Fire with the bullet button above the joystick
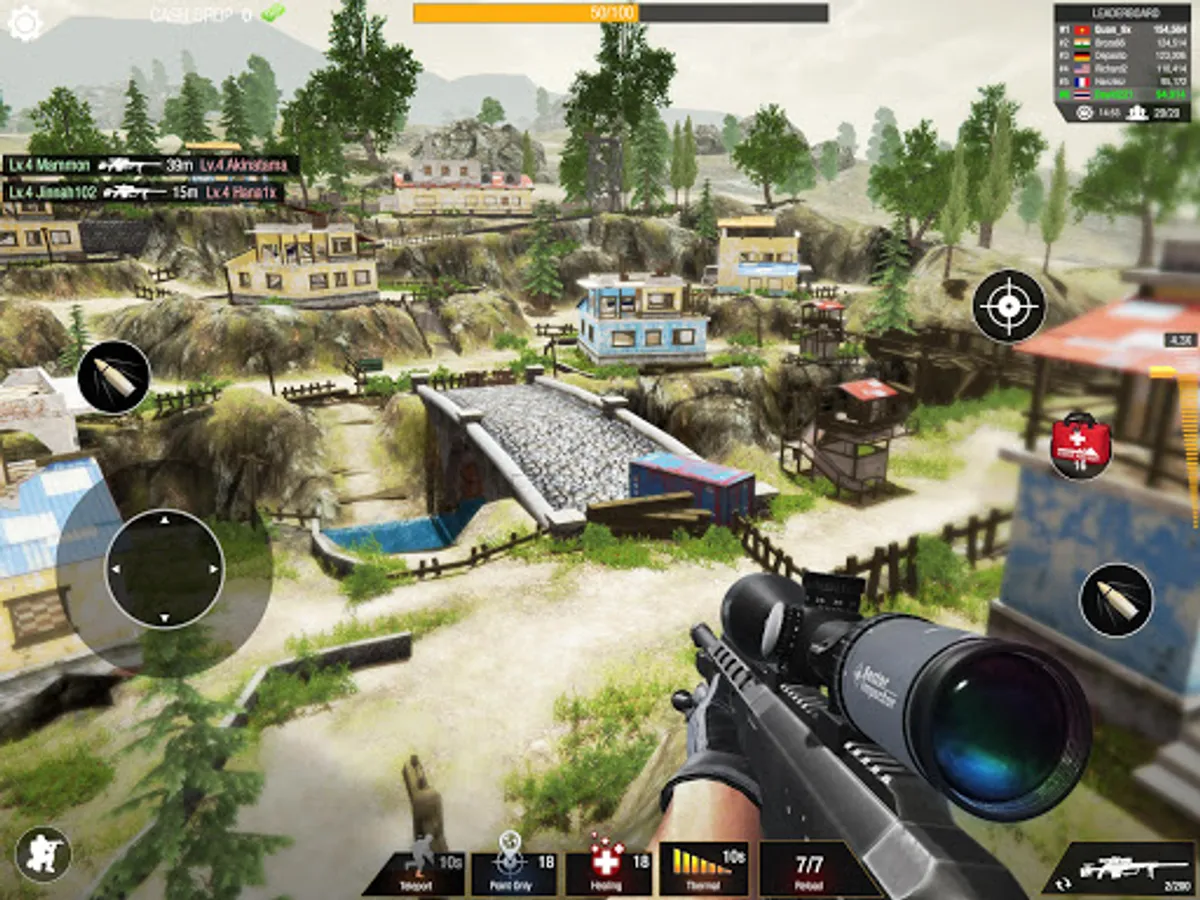The height and width of the screenshot is (900, 1200). click(x=114, y=377)
